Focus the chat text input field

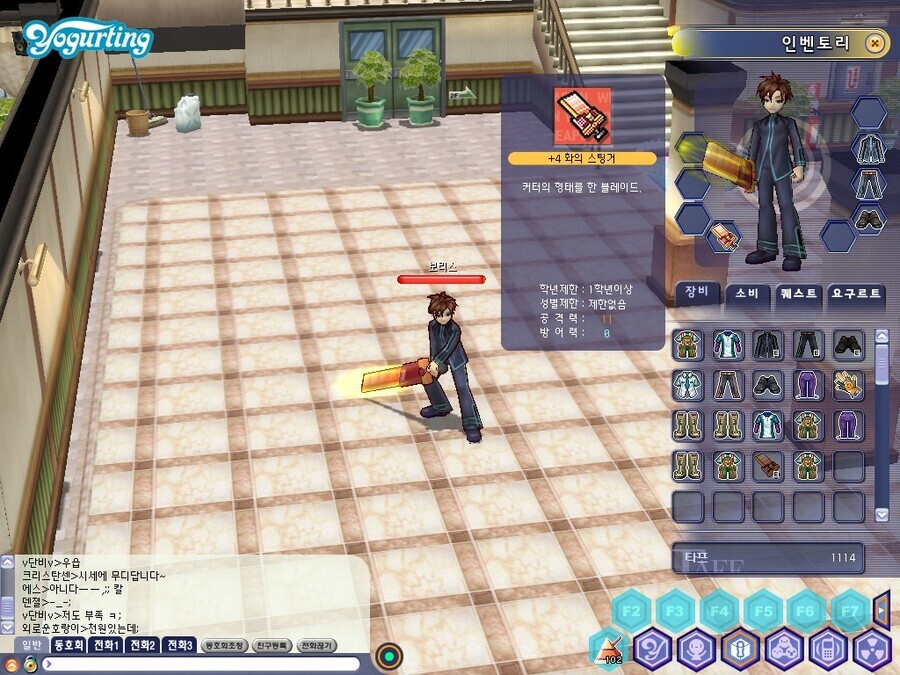tap(200, 663)
